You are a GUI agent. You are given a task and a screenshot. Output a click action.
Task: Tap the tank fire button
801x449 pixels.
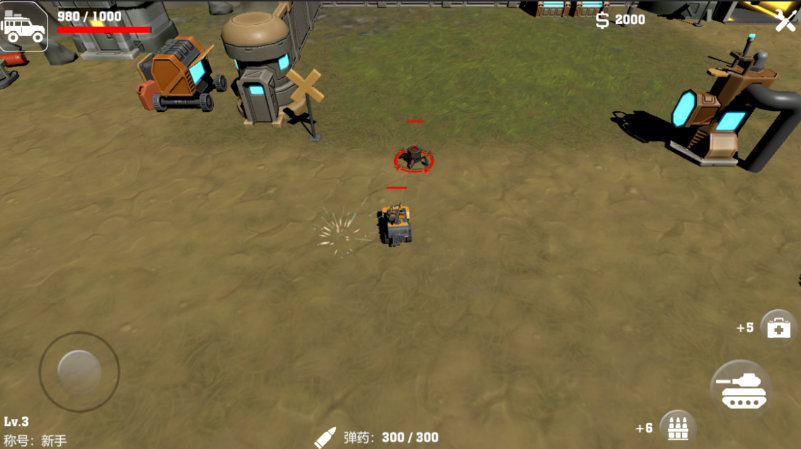coord(741,388)
